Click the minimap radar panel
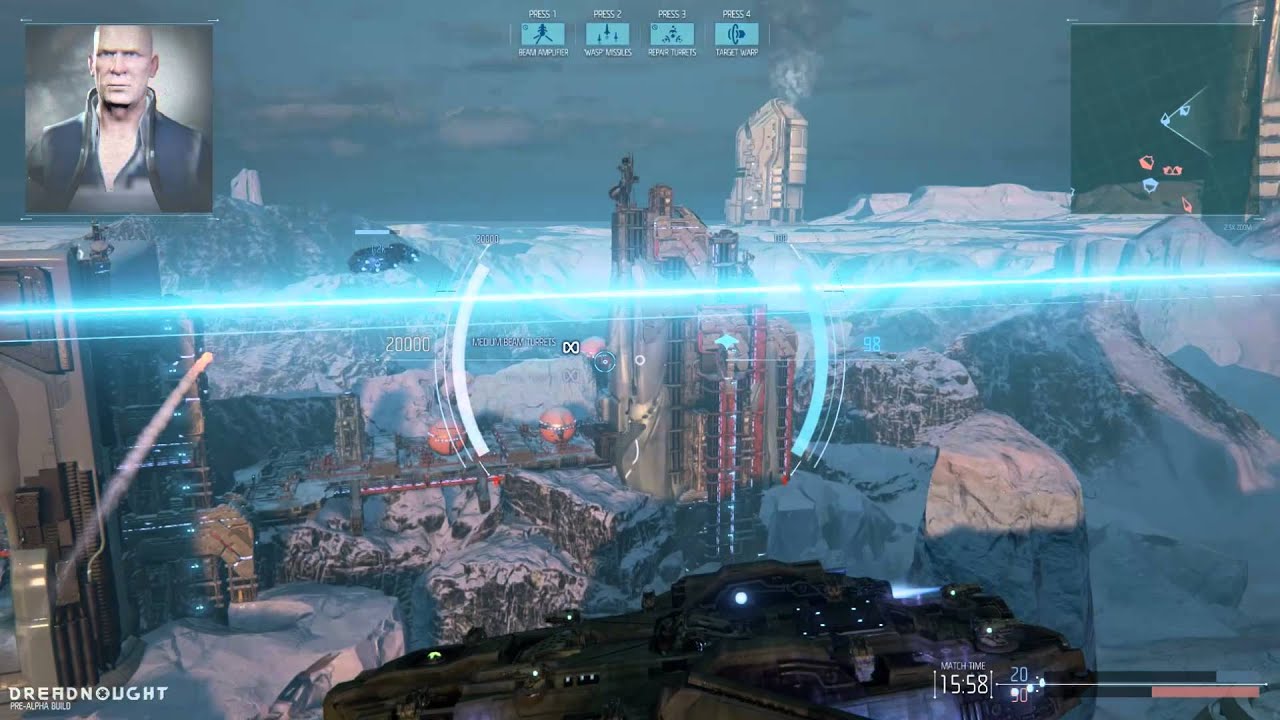1280x720 pixels. 1165,118
